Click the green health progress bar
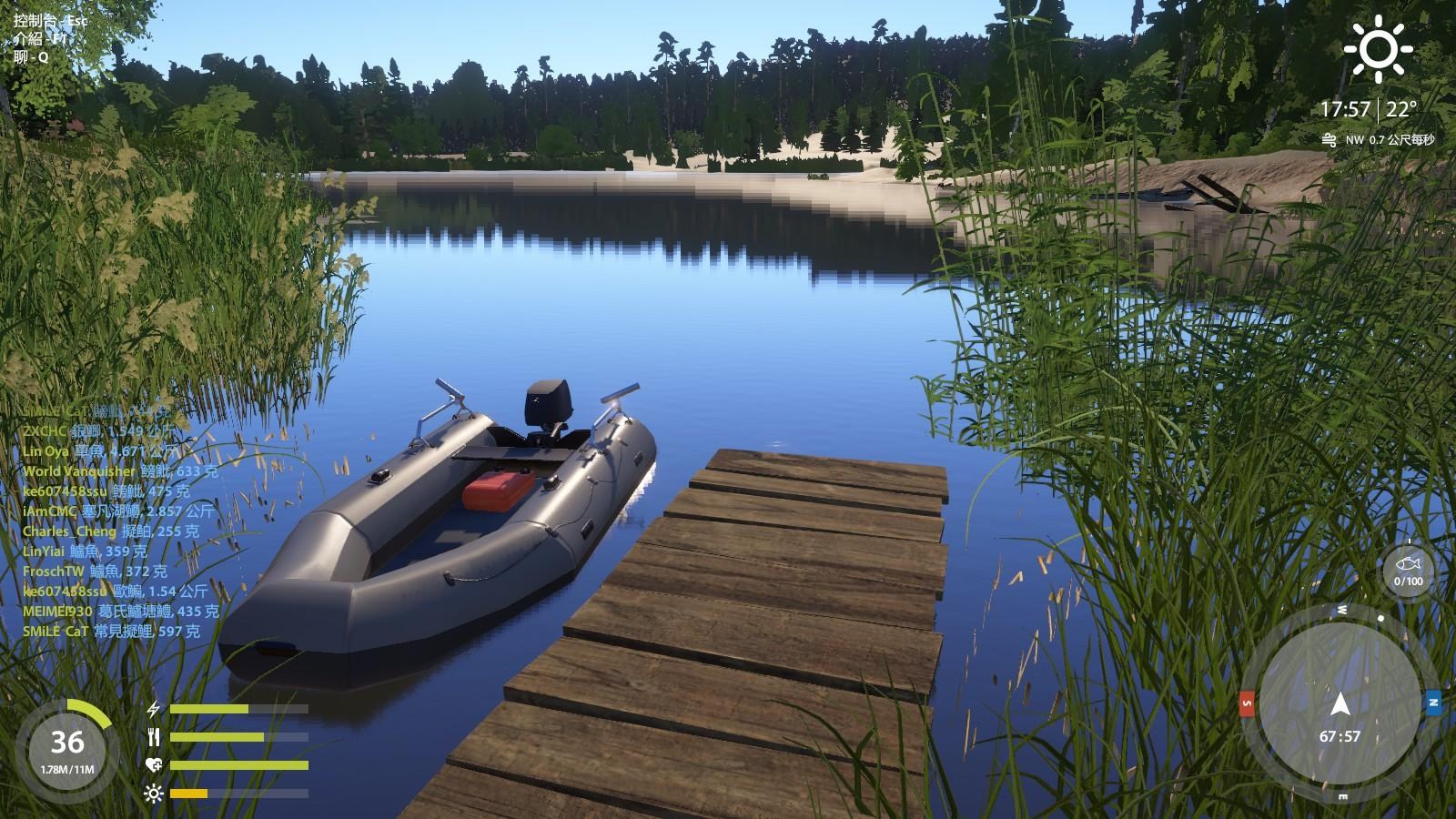The width and height of the screenshot is (1456, 819). click(x=238, y=763)
